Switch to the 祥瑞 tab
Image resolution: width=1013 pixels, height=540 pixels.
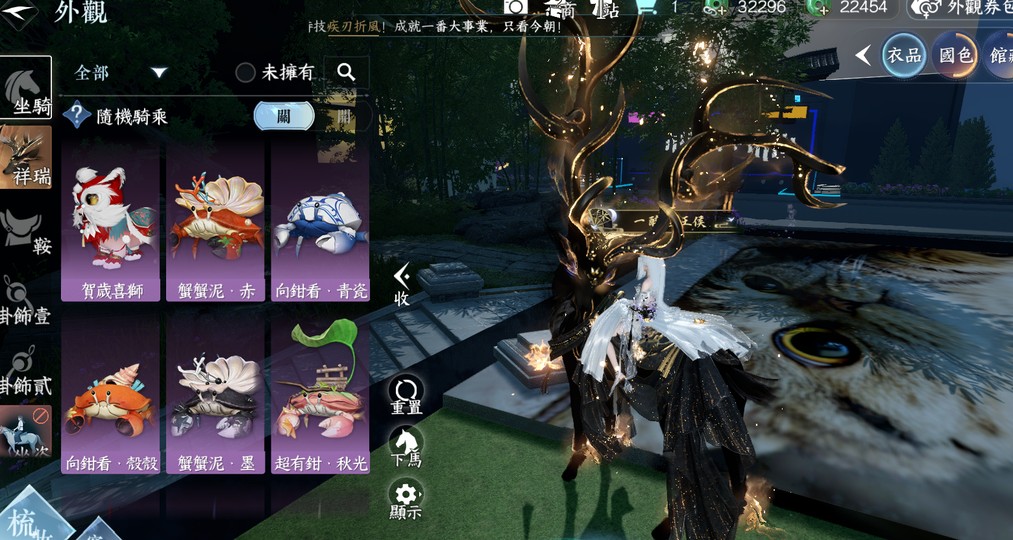[26, 157]
